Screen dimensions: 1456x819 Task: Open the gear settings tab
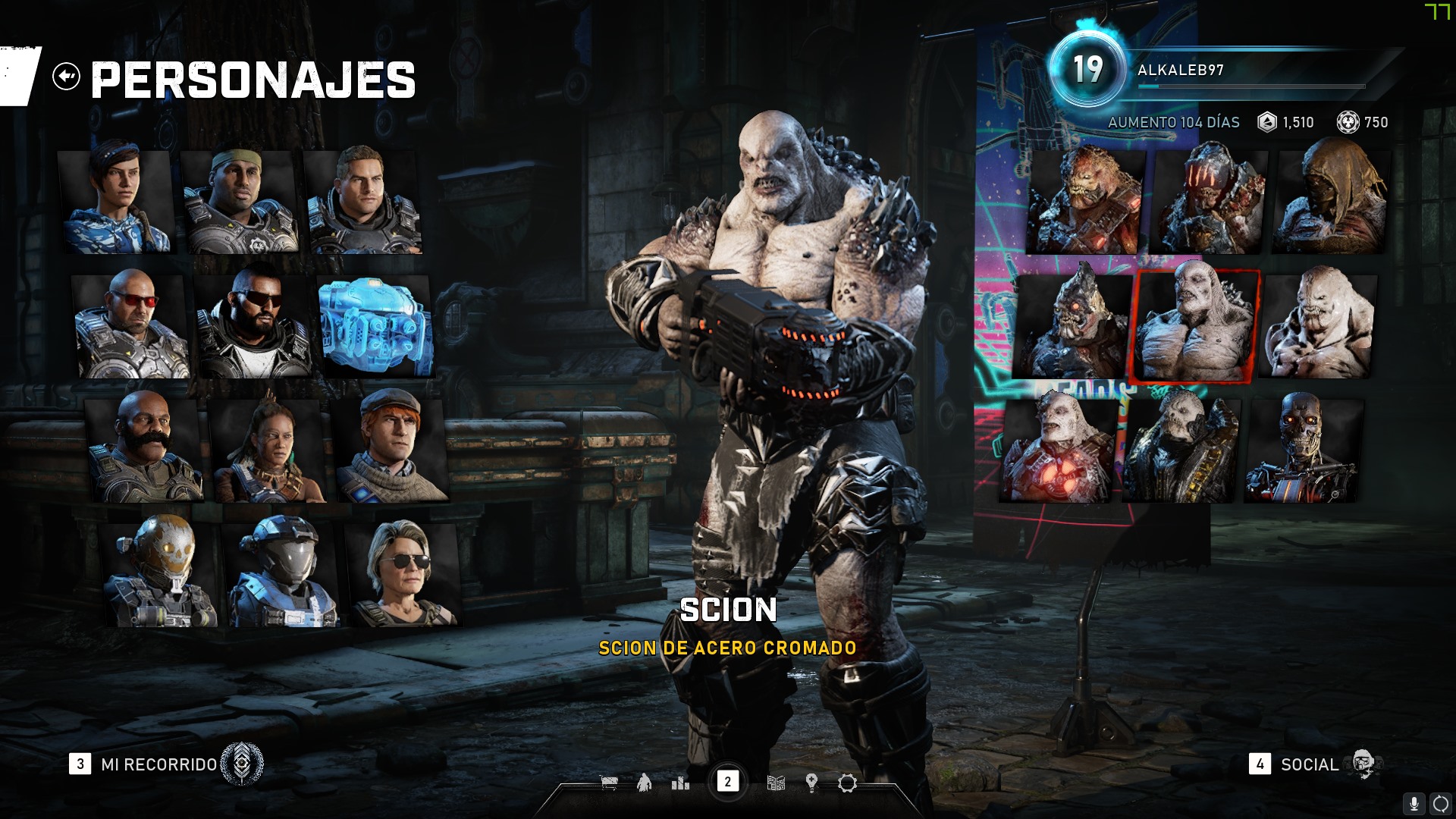[x=847, y=783]
